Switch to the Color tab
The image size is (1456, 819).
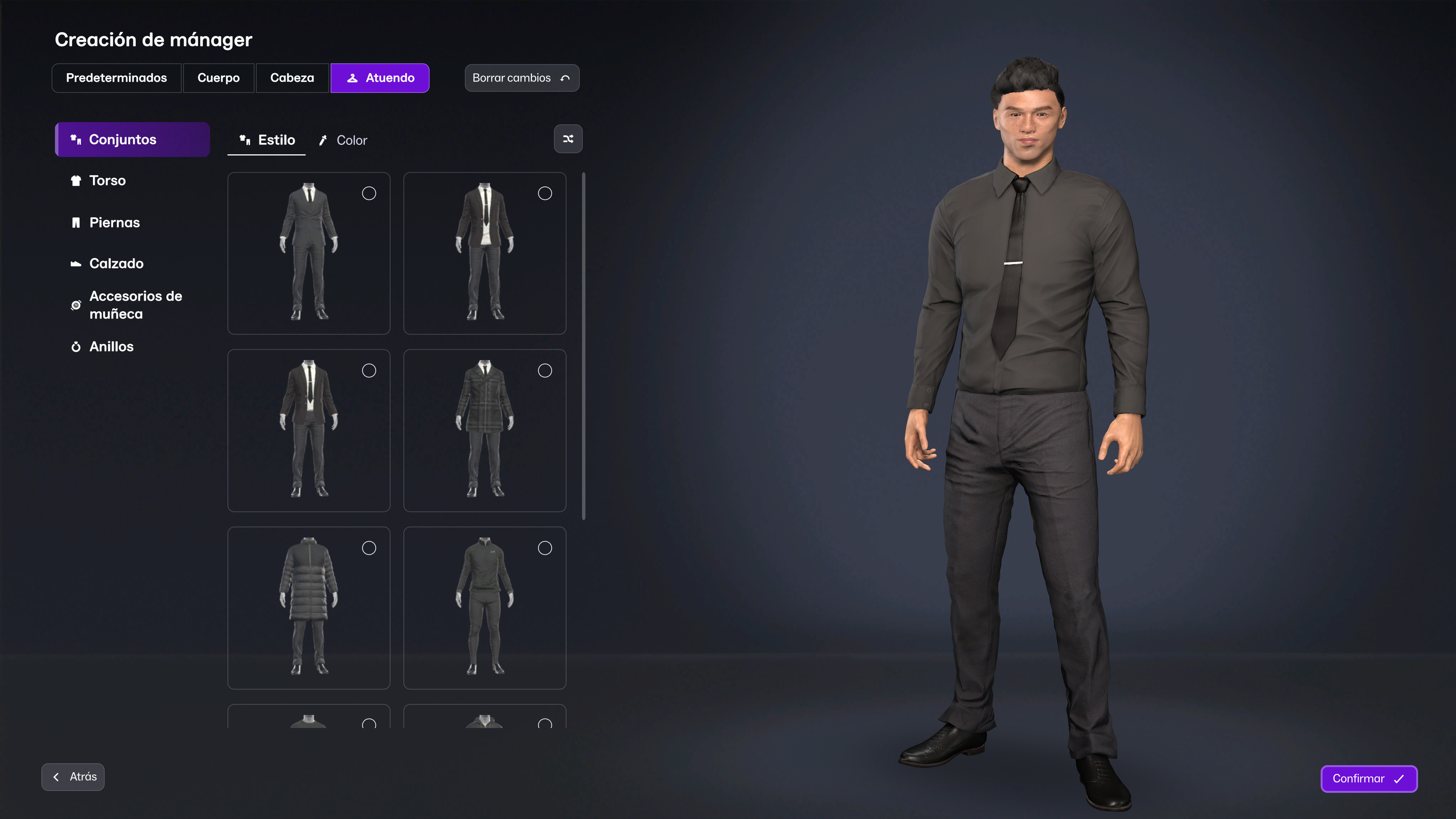(351, 140)
